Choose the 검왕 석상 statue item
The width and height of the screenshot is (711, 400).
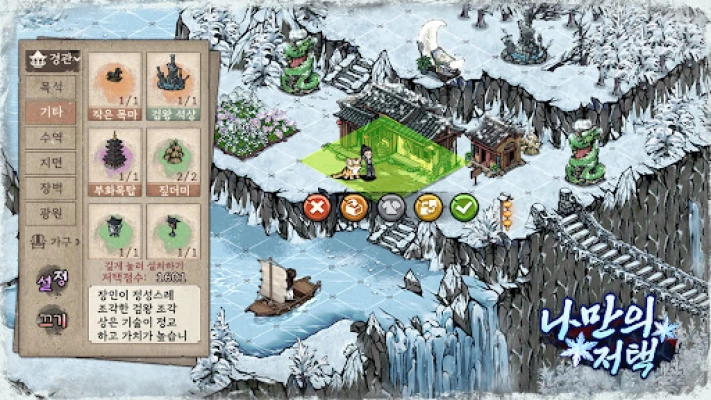173,86
